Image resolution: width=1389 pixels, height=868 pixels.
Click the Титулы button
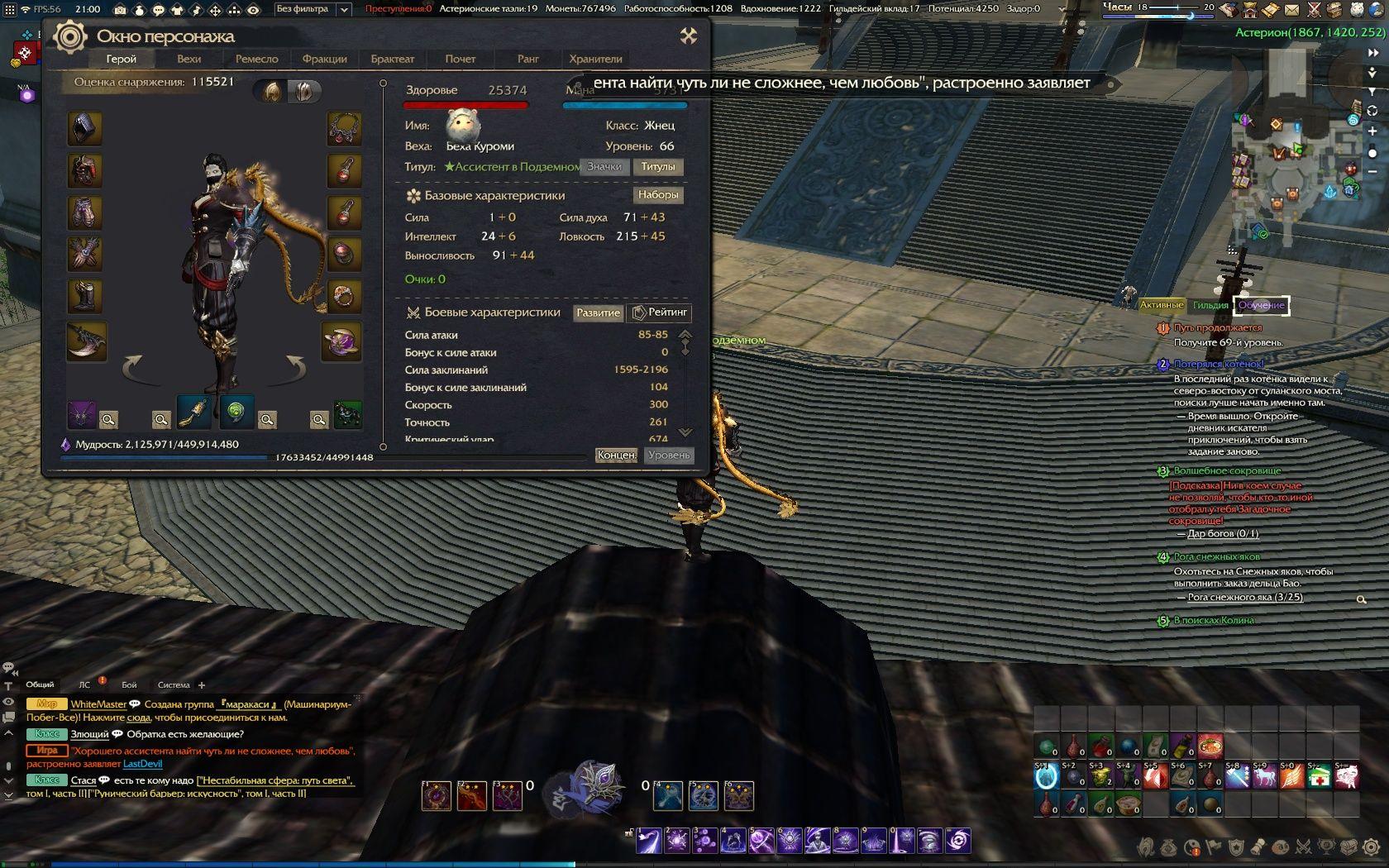[x=658, y=166]
